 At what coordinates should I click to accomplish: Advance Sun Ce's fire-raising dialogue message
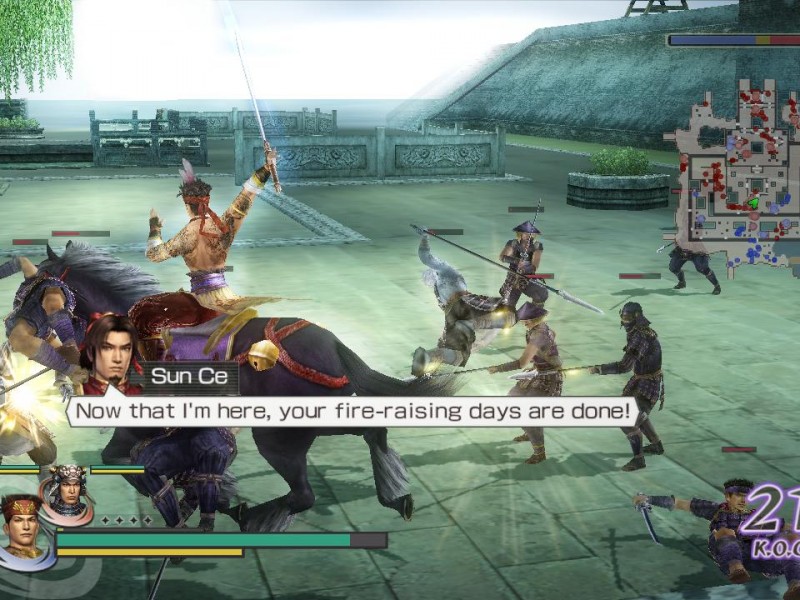tap(353, 410)
